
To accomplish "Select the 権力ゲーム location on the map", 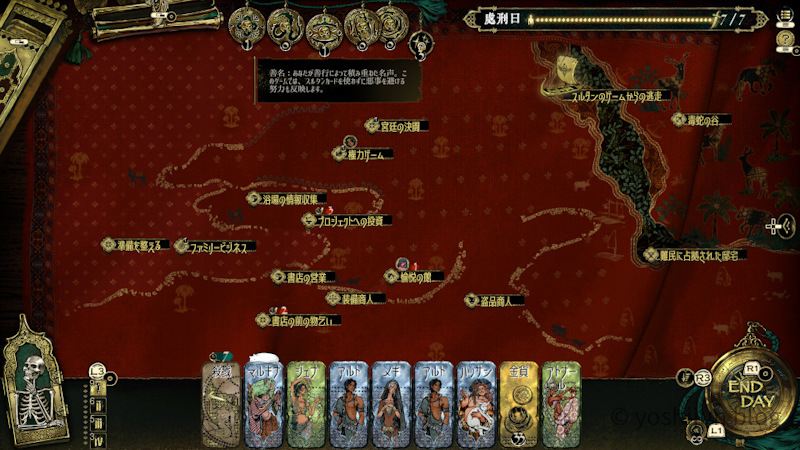I will [x=363, y=154].
